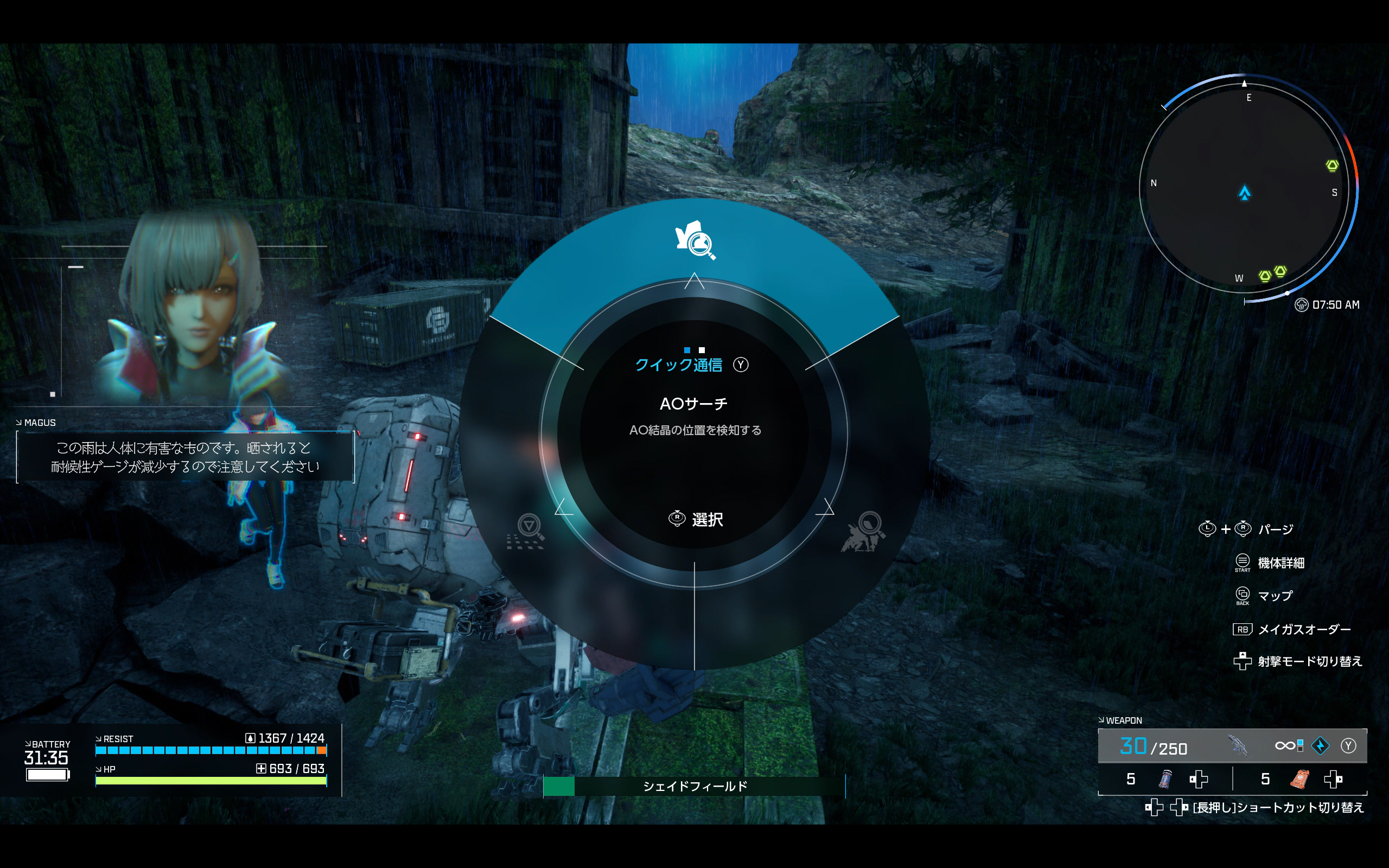Viewport: 1389px width, 868px height.
Task: Select the equipped rifle in the weapon panel
Action: point(1239,746)
